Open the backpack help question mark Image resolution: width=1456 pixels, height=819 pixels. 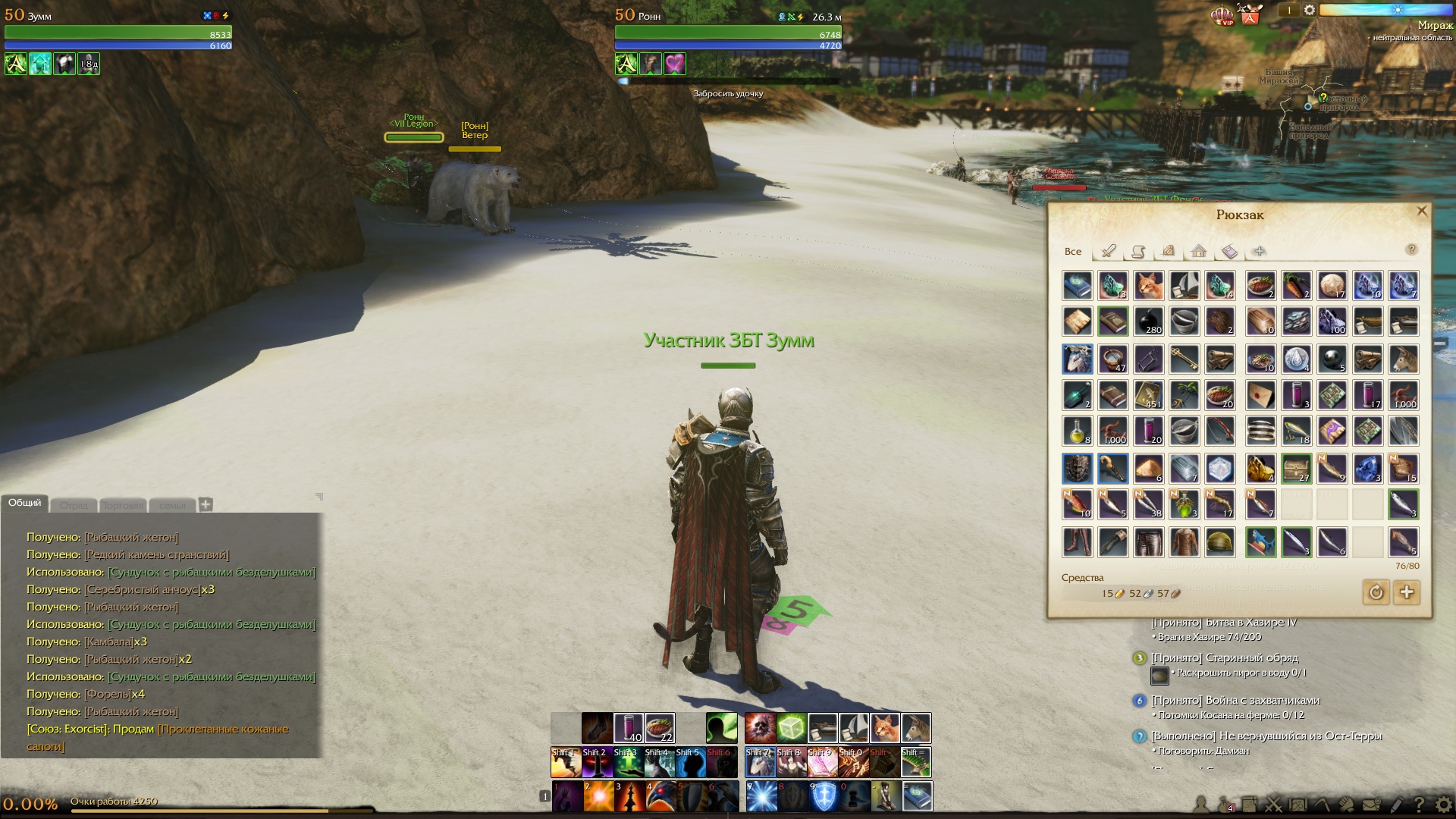pos(1411,249)
